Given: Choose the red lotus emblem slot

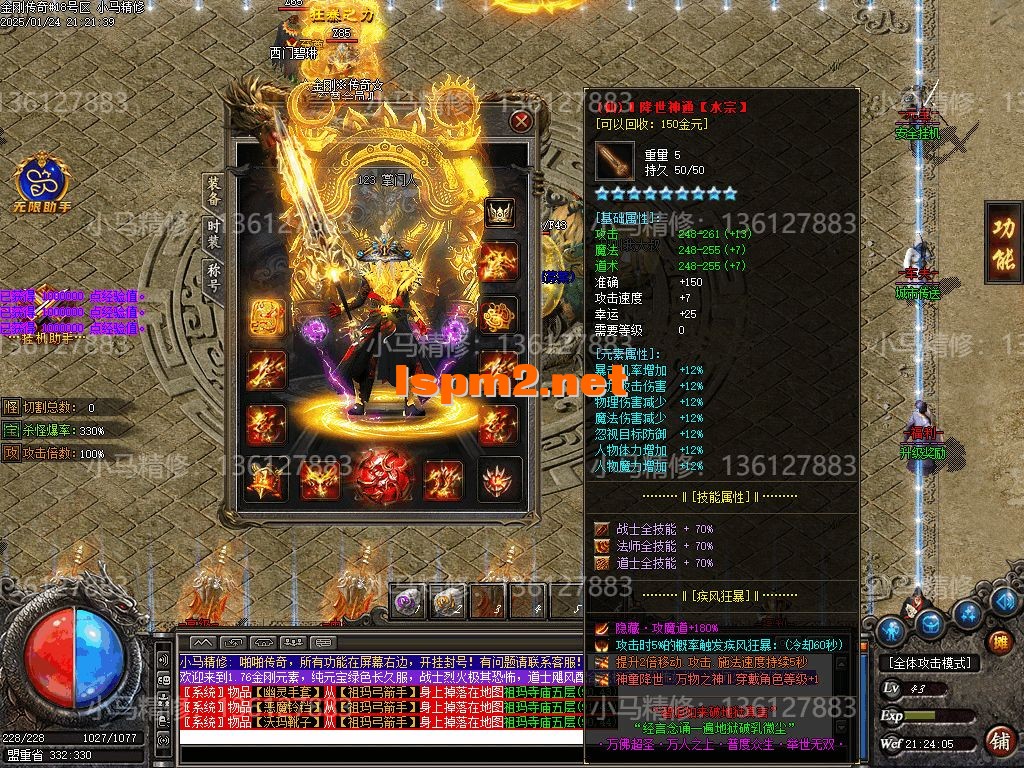Looking at the screenshot, I should (x=498, y=480).
